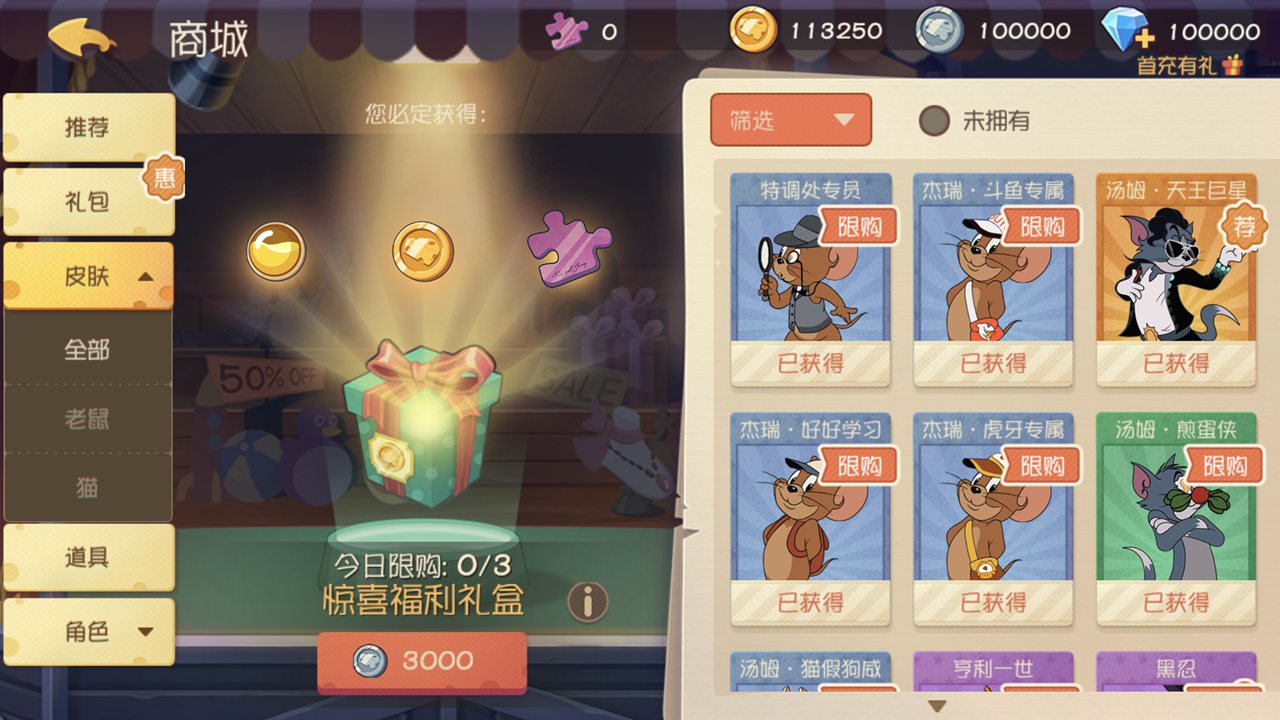
Task: Switch to the 推荐 tab
Action: point(88,126)
